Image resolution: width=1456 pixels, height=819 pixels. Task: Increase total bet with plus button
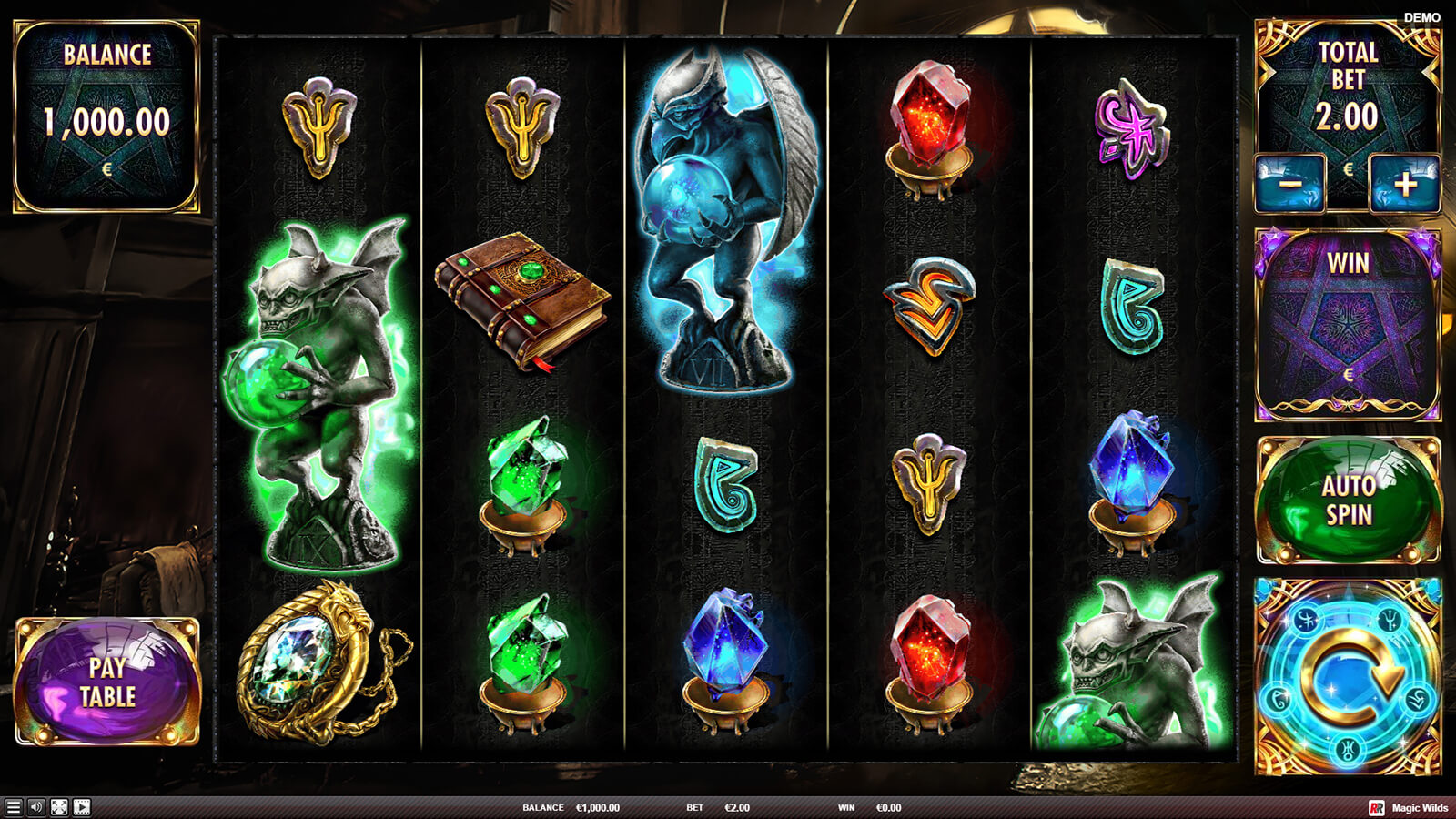[1405, 183]
